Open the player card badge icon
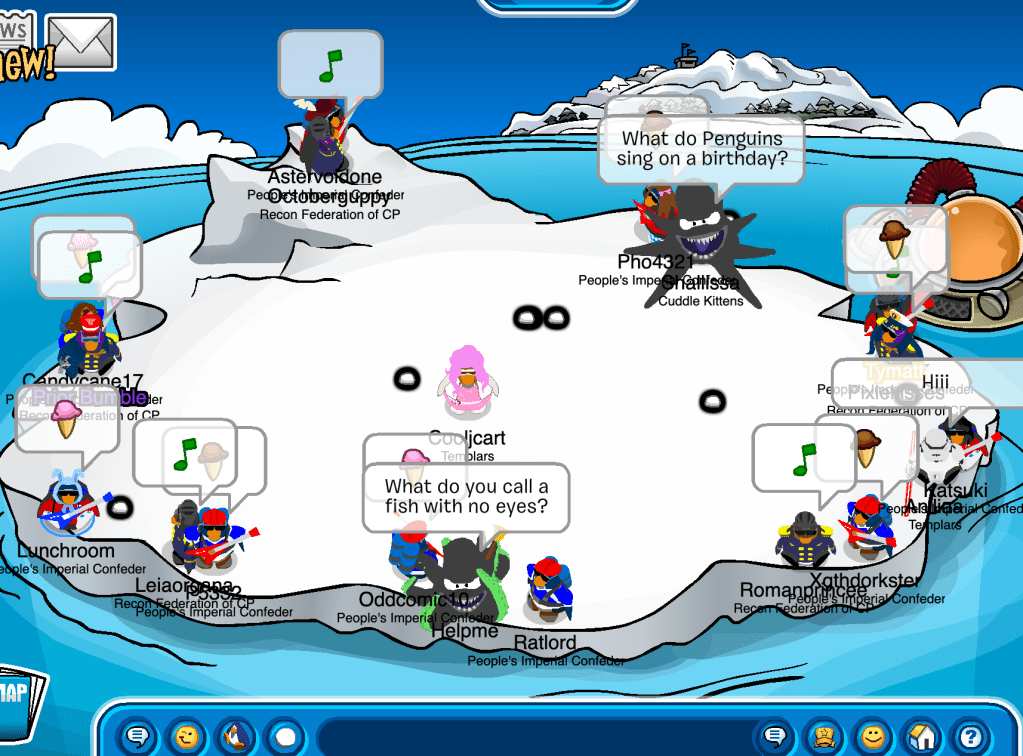The width and height of the screenshot is (1023, 756). coord(824,737)
